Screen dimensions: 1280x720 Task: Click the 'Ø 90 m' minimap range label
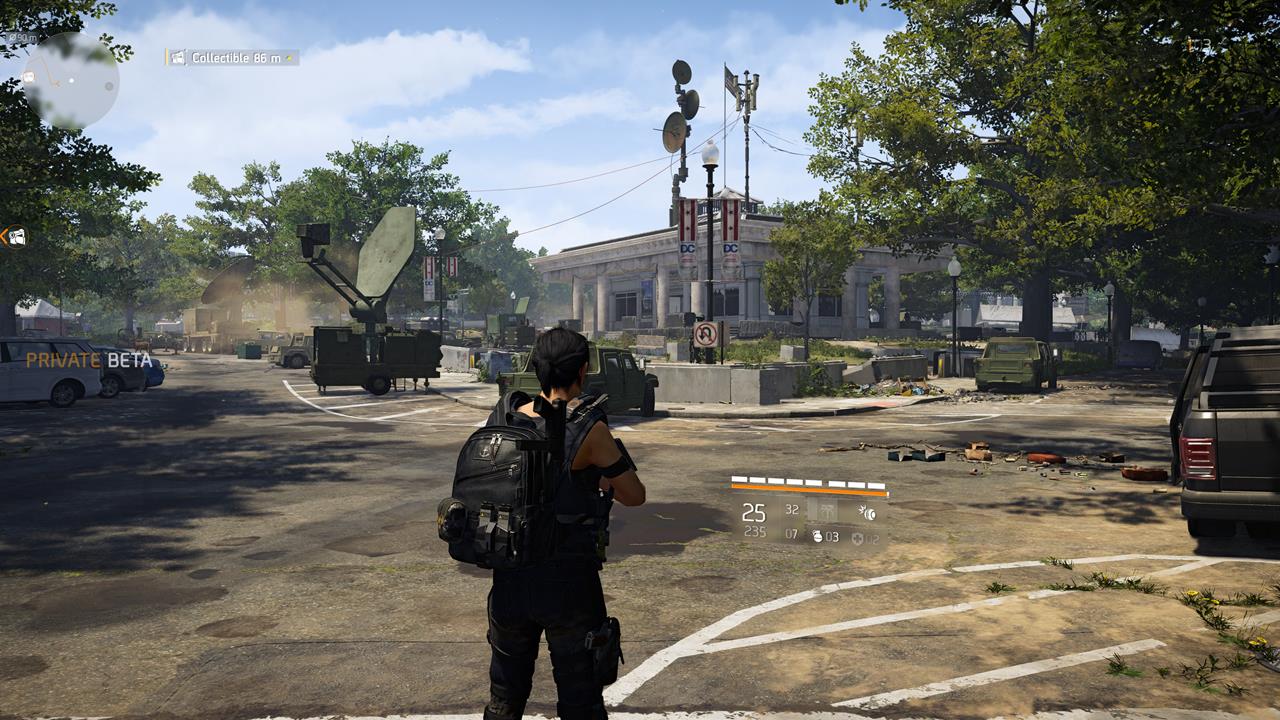(22, 37)
